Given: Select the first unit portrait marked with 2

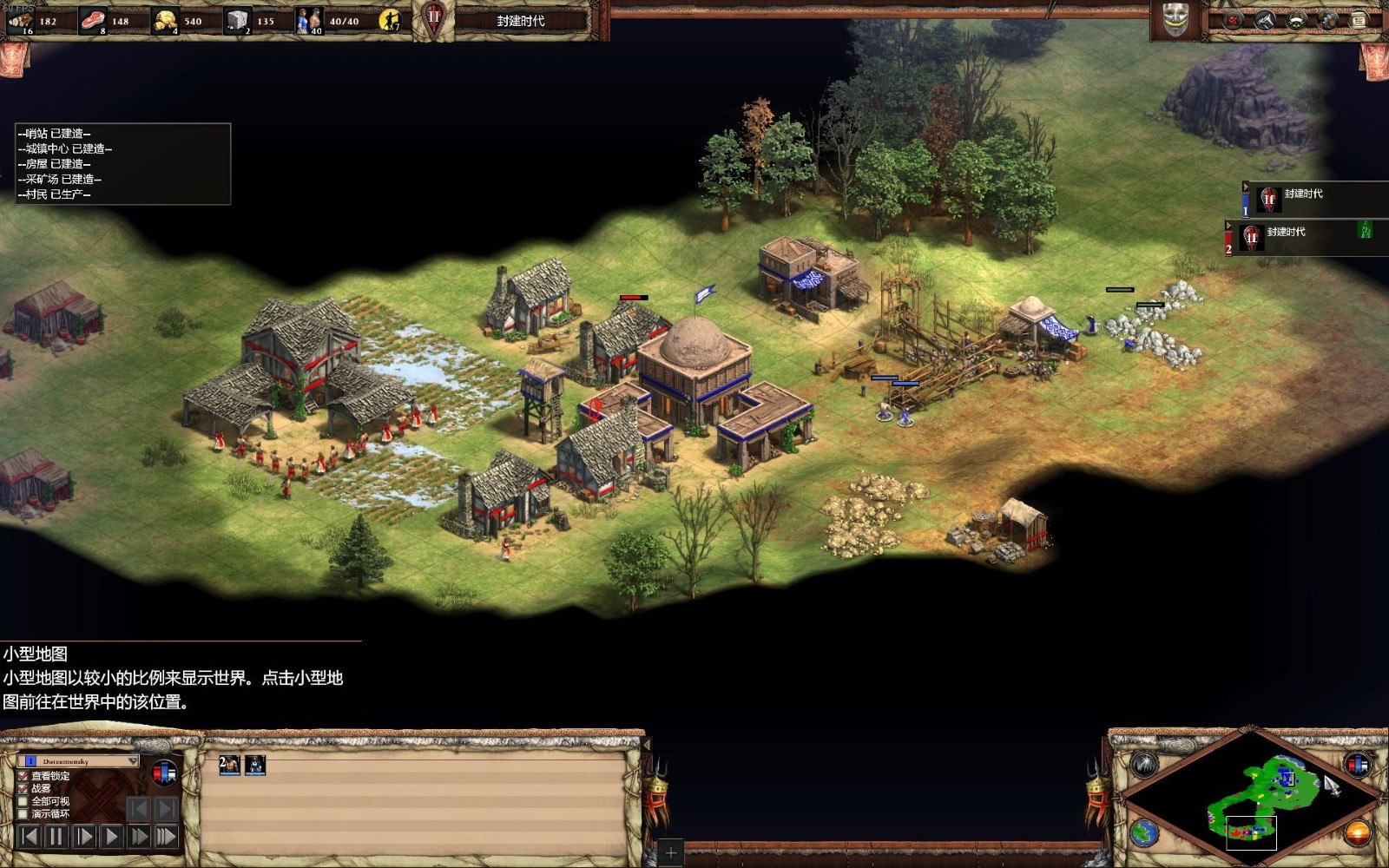Looking at the screenshot, I should tap(229, 765).
